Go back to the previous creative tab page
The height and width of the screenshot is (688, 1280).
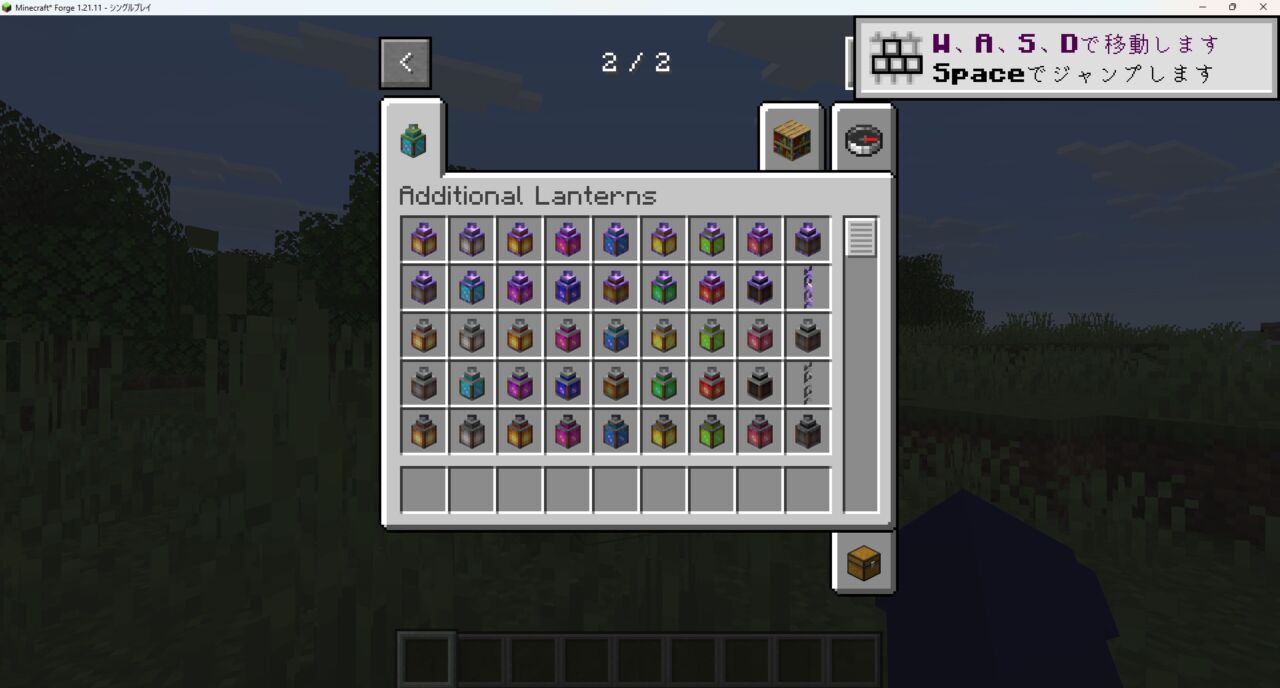[x=405, y=62]
